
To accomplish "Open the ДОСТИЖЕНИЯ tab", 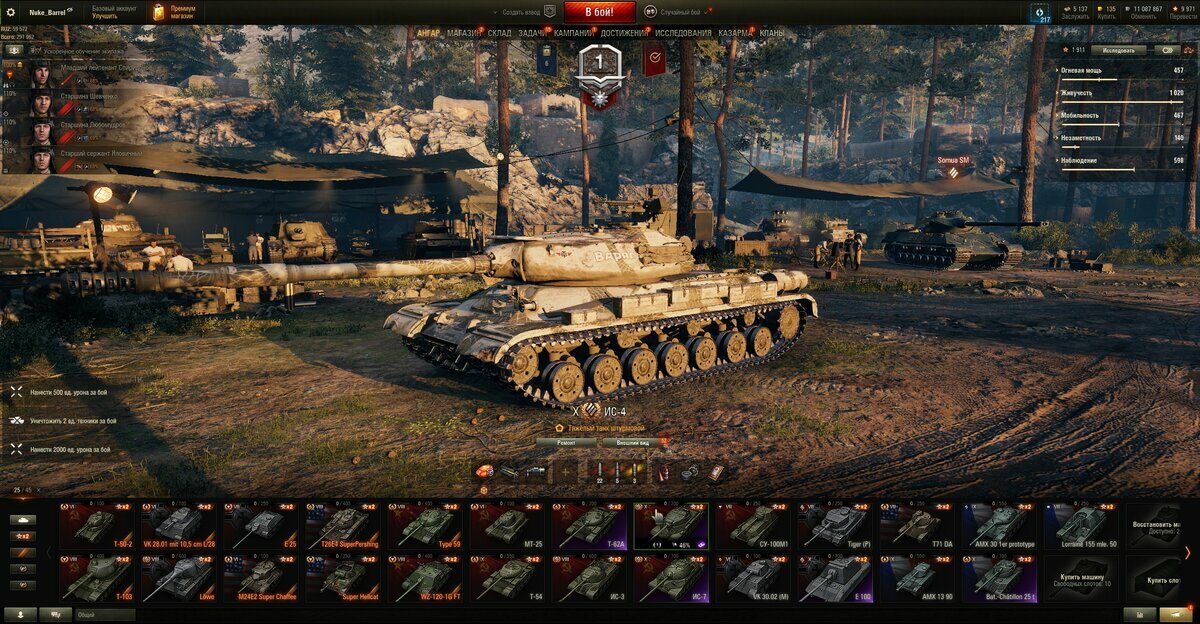I will click(624, 33).
